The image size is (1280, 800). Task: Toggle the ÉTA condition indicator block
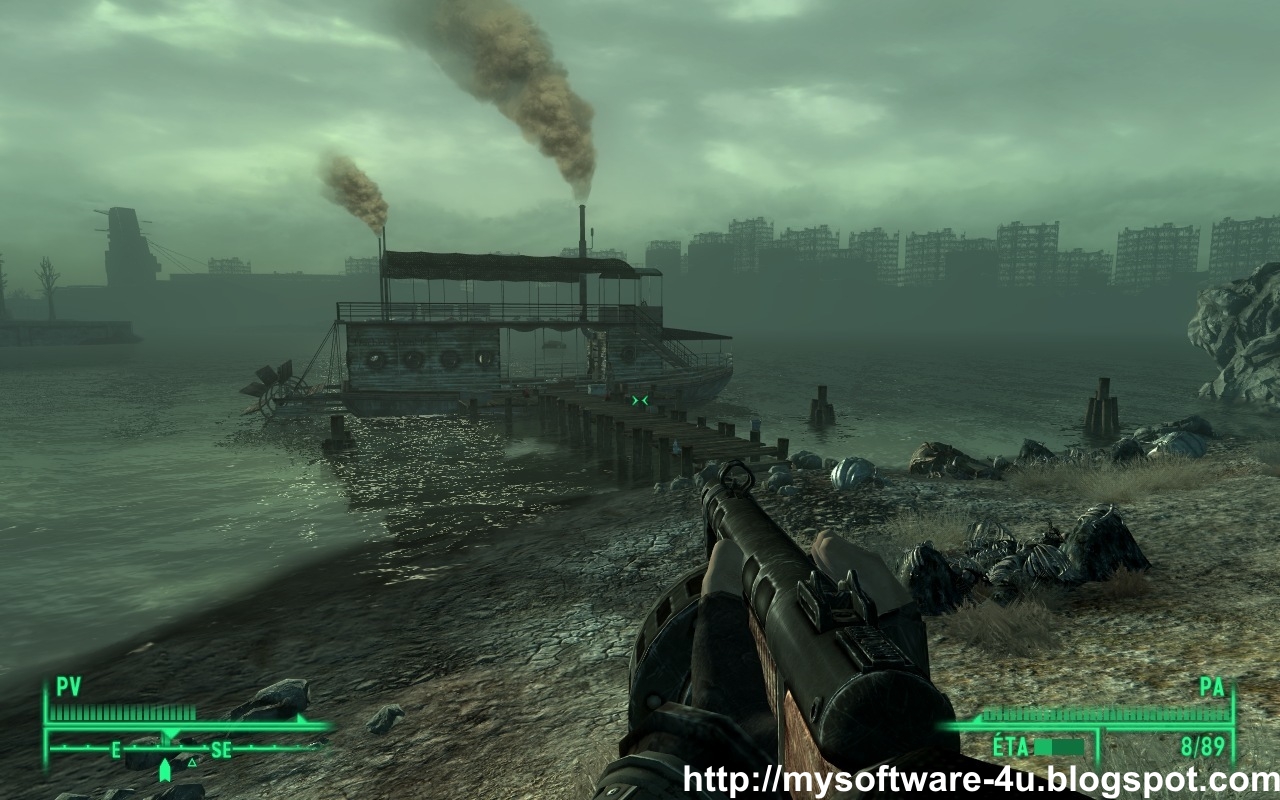click(1045, 745)
